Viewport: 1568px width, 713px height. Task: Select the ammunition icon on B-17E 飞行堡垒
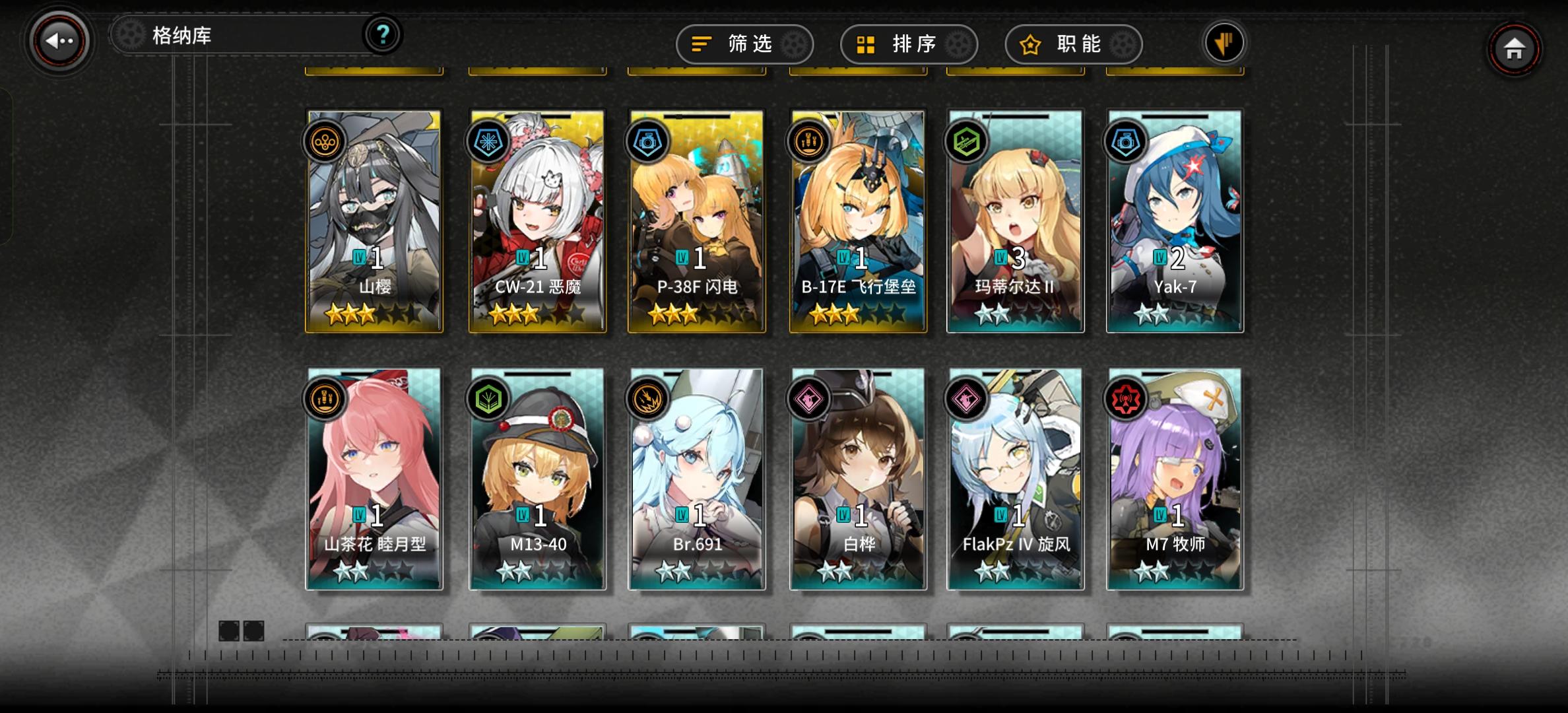pyautogui.click(x=806, y=141)
